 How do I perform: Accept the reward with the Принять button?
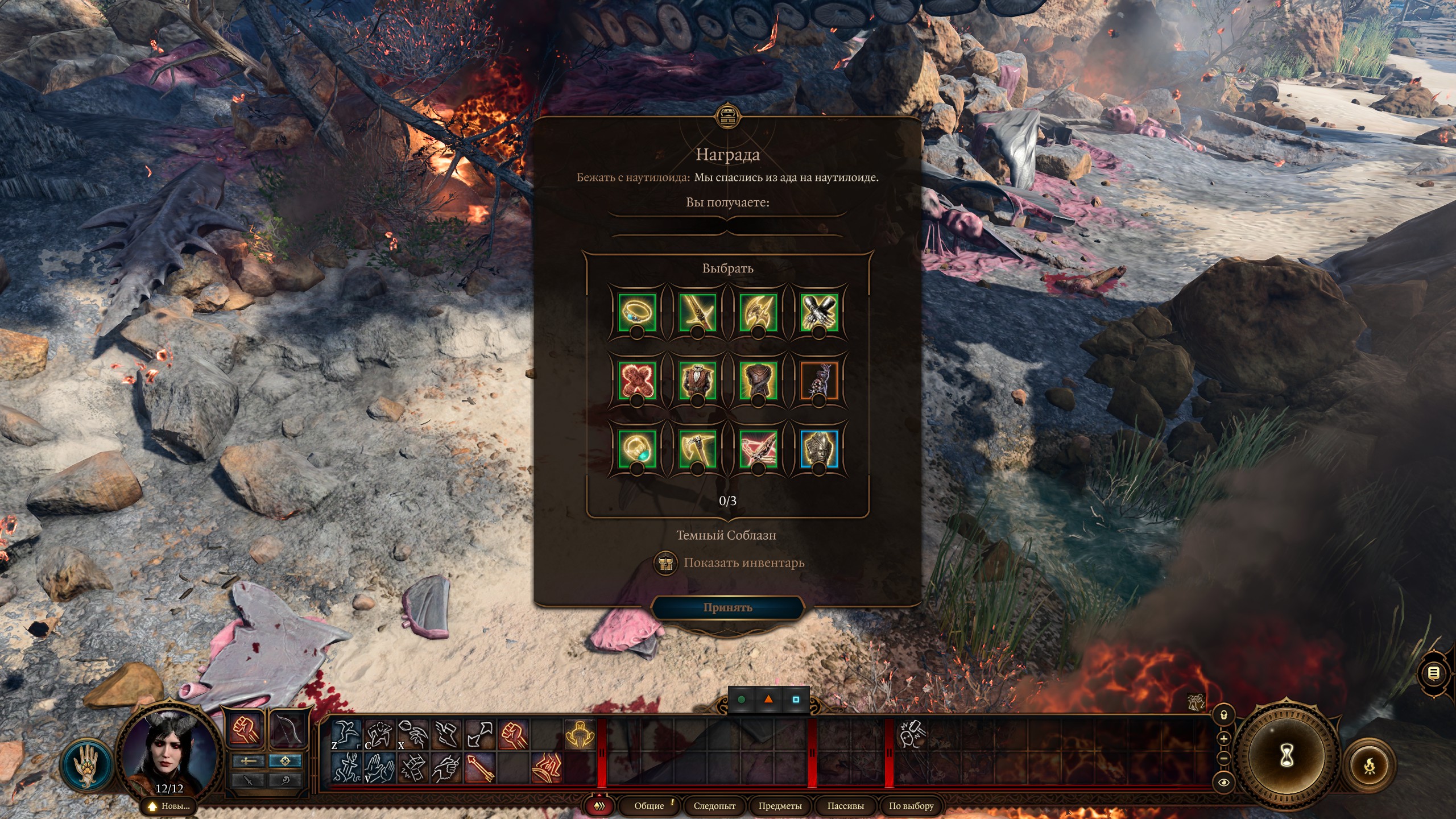(x=727, y=607)
